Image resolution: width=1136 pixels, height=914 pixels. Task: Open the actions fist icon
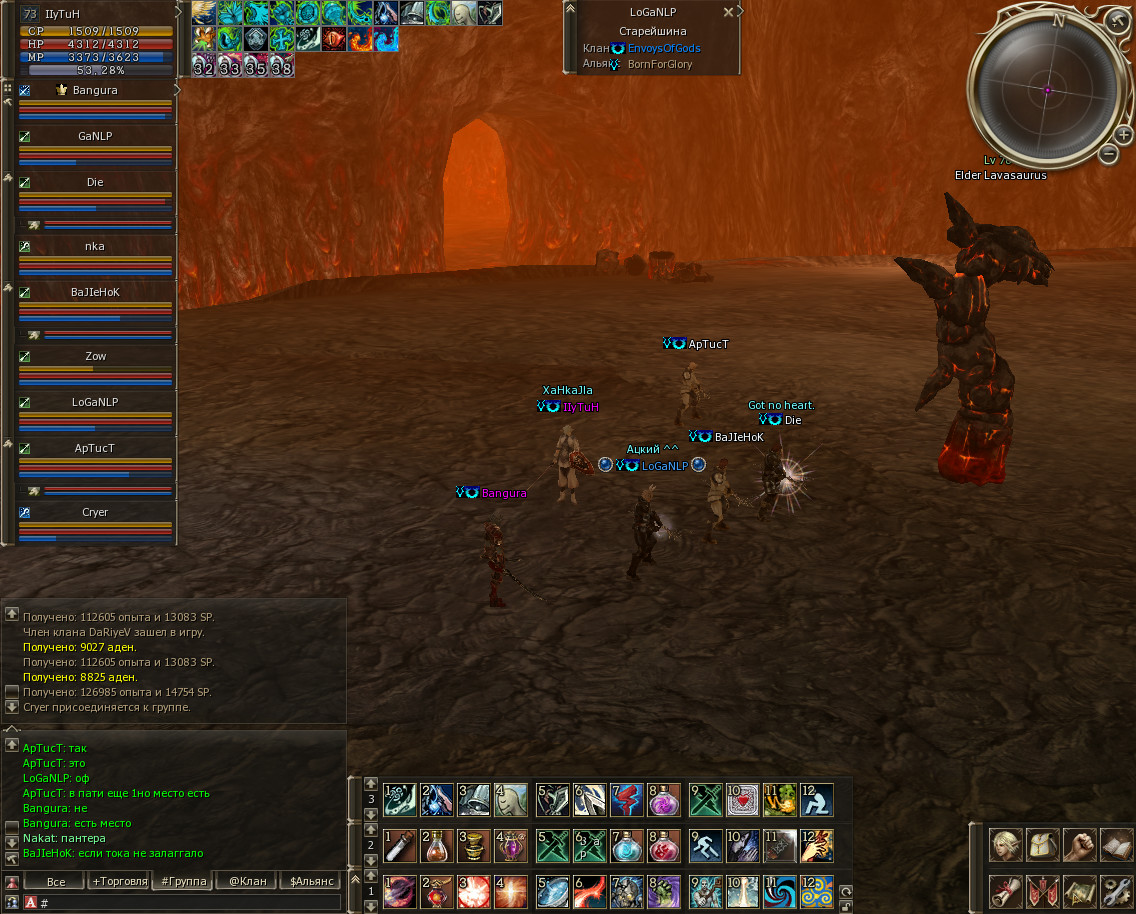pos(1080,845)
